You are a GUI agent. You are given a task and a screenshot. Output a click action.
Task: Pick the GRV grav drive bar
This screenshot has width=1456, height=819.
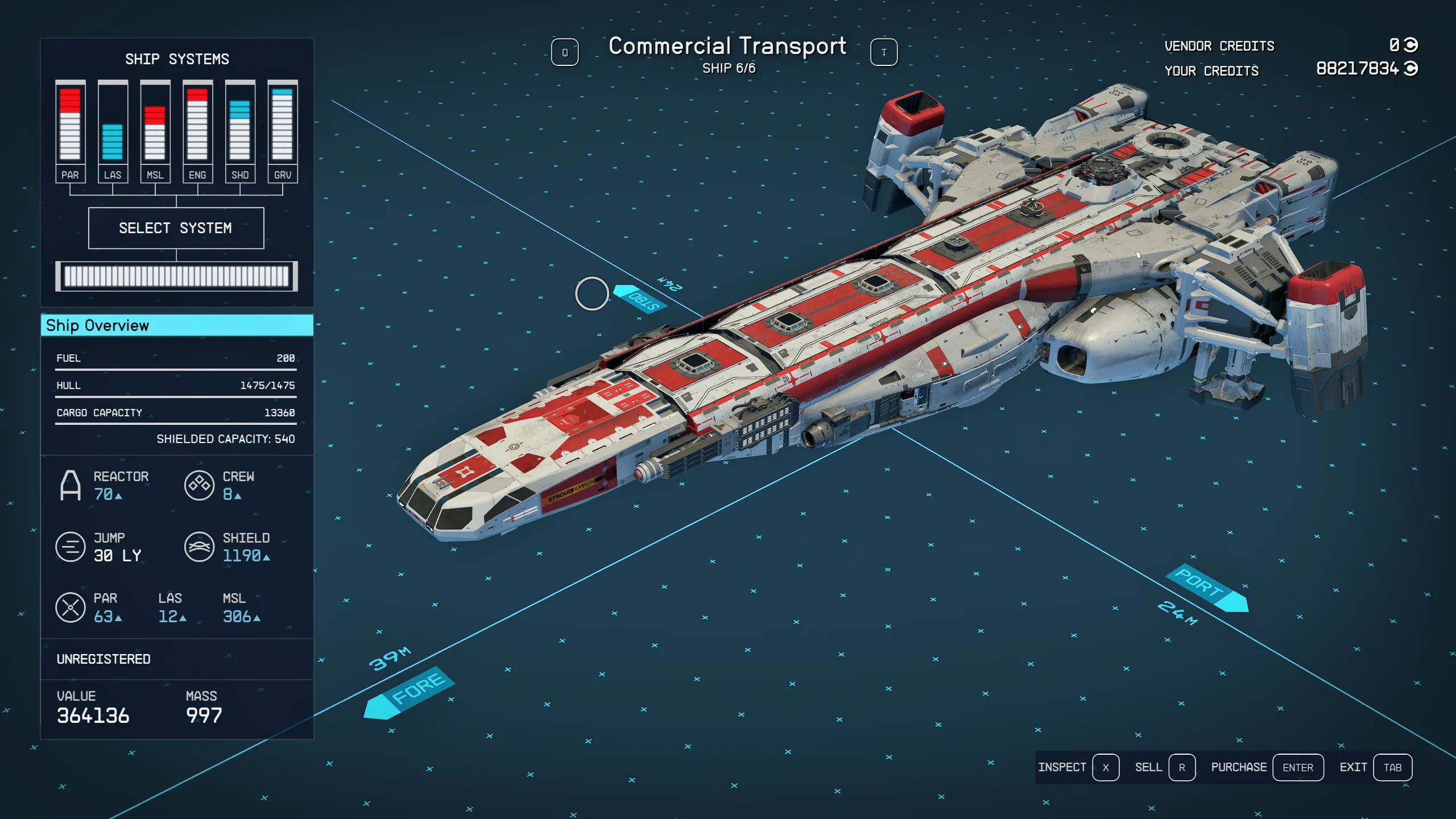[283, 131]
